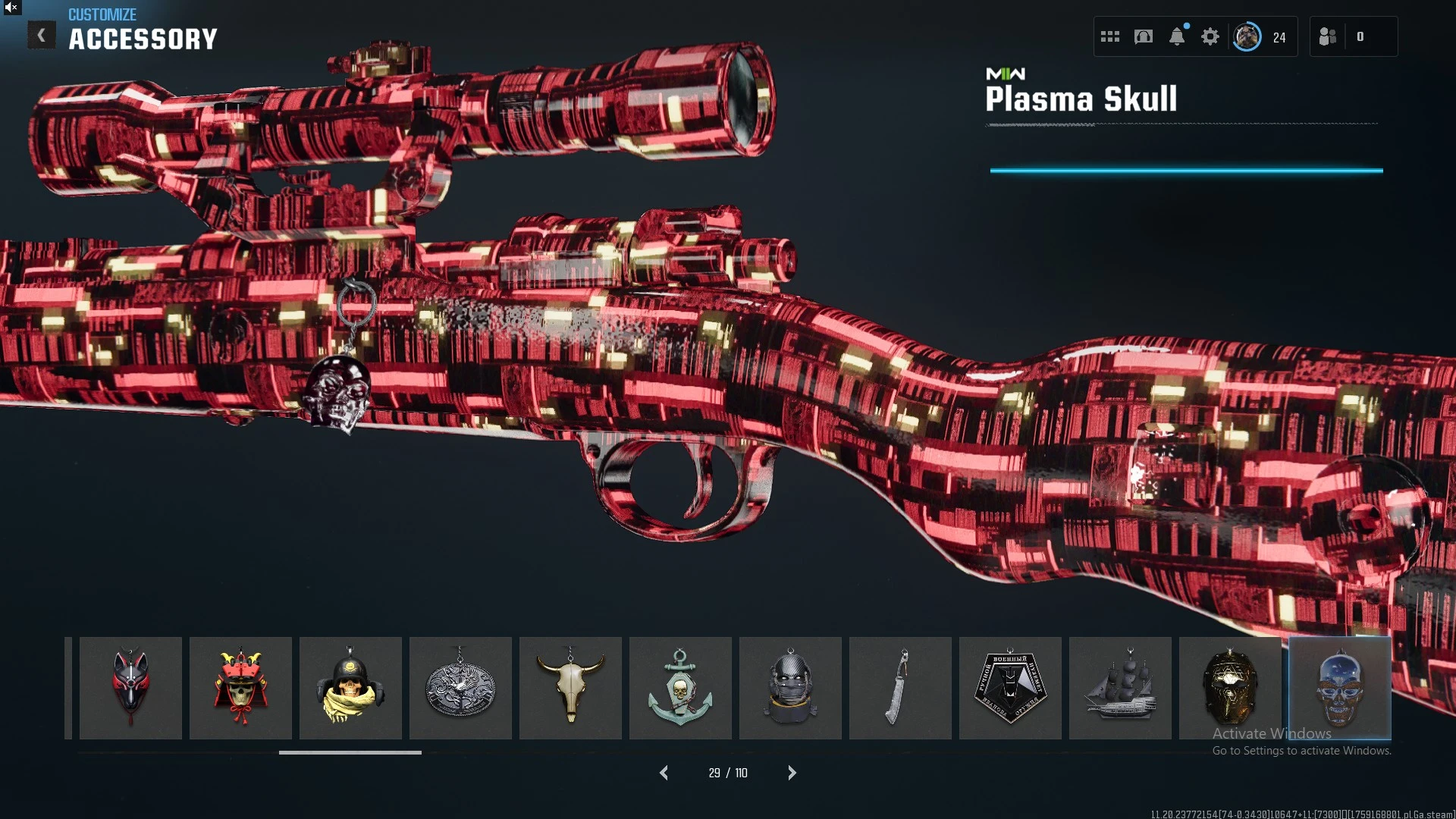Pick the machete blade charm

(900, 688)
